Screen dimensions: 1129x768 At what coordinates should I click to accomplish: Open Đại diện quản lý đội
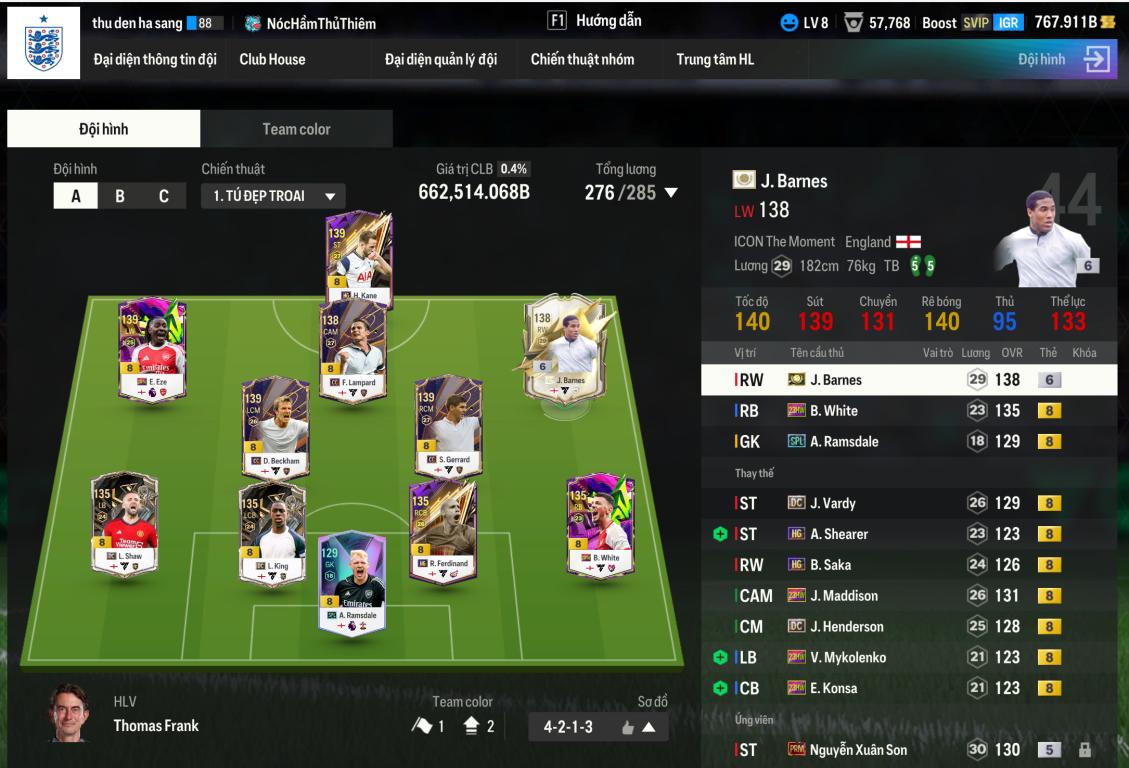pos(441,59)
